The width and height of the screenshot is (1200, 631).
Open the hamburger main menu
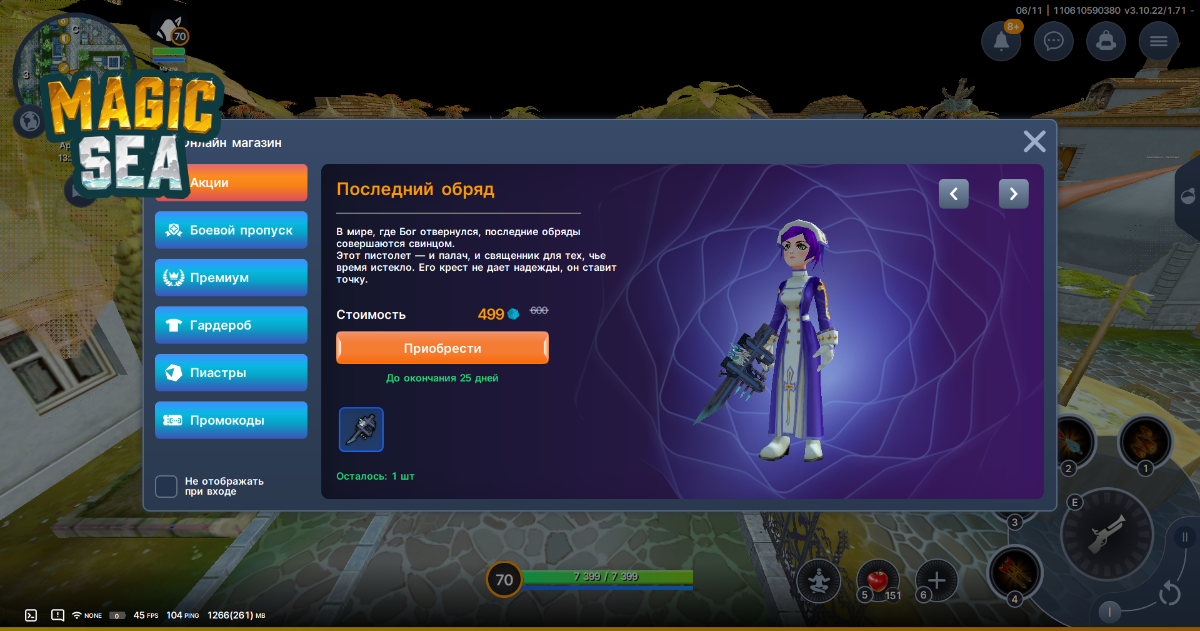coord(1159,41)
